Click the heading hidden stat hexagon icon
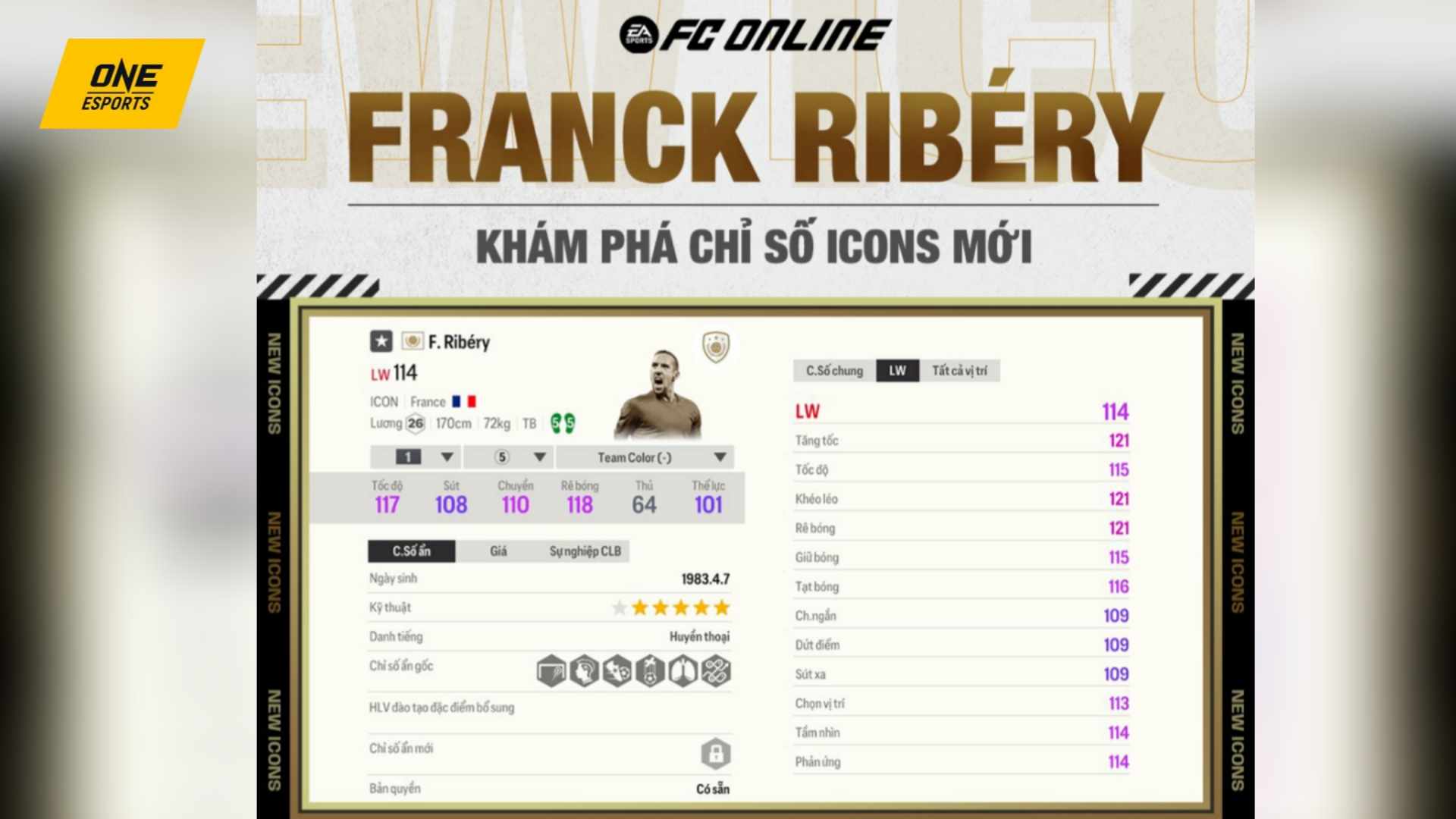 [x=583, y=671]
